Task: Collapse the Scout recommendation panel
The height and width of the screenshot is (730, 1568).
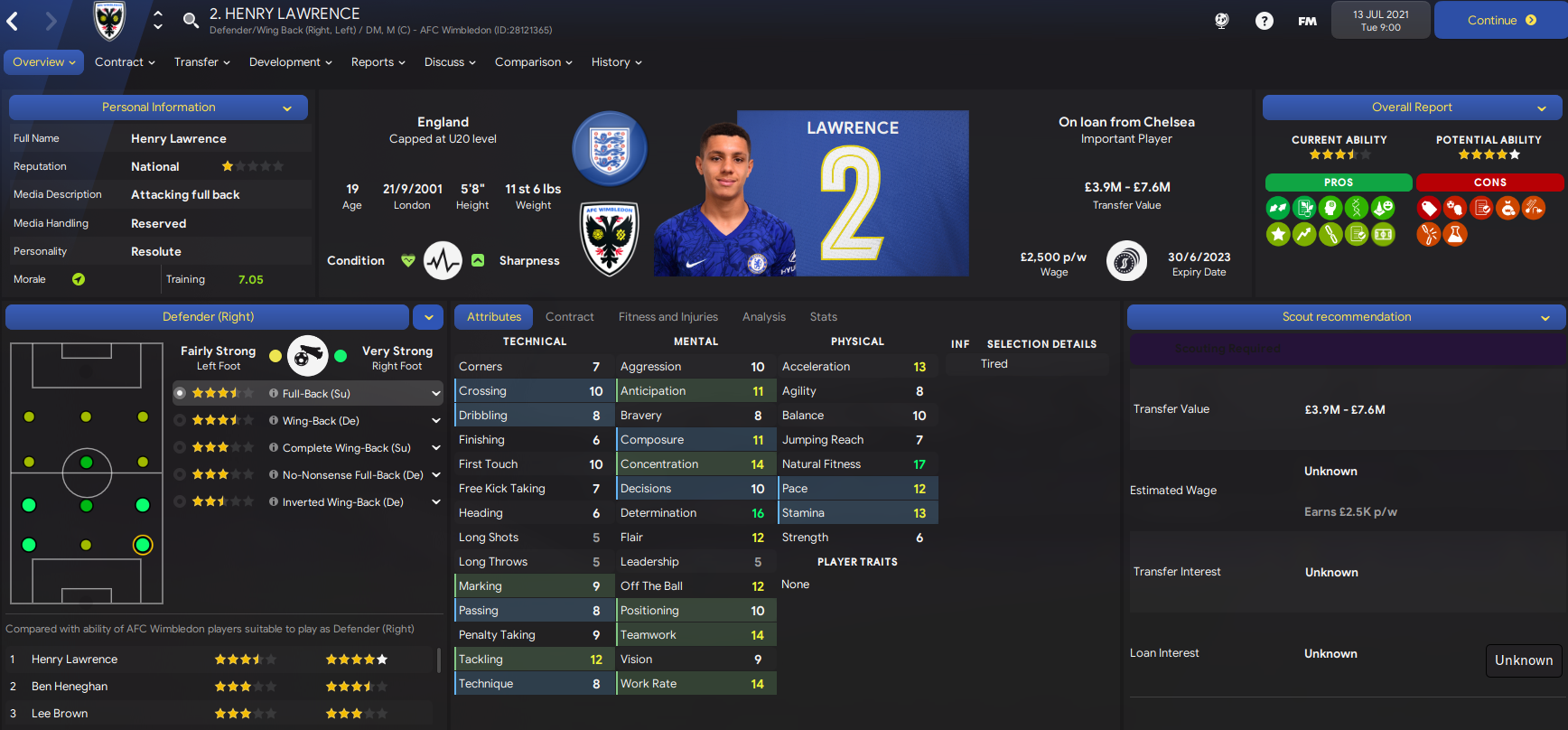Action: point(1545,317)
